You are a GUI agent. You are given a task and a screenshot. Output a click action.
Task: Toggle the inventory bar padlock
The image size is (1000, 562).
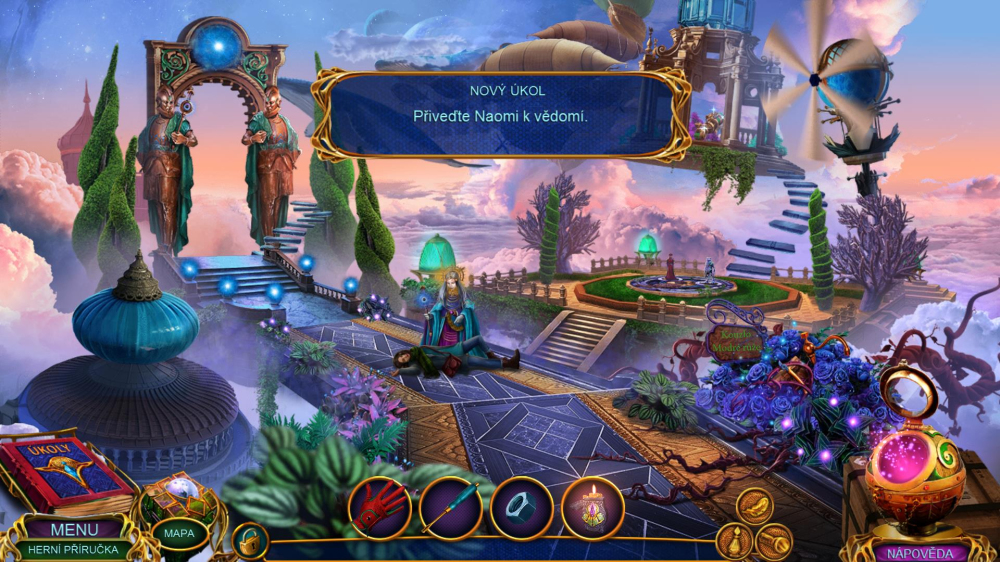coord(249,541)
